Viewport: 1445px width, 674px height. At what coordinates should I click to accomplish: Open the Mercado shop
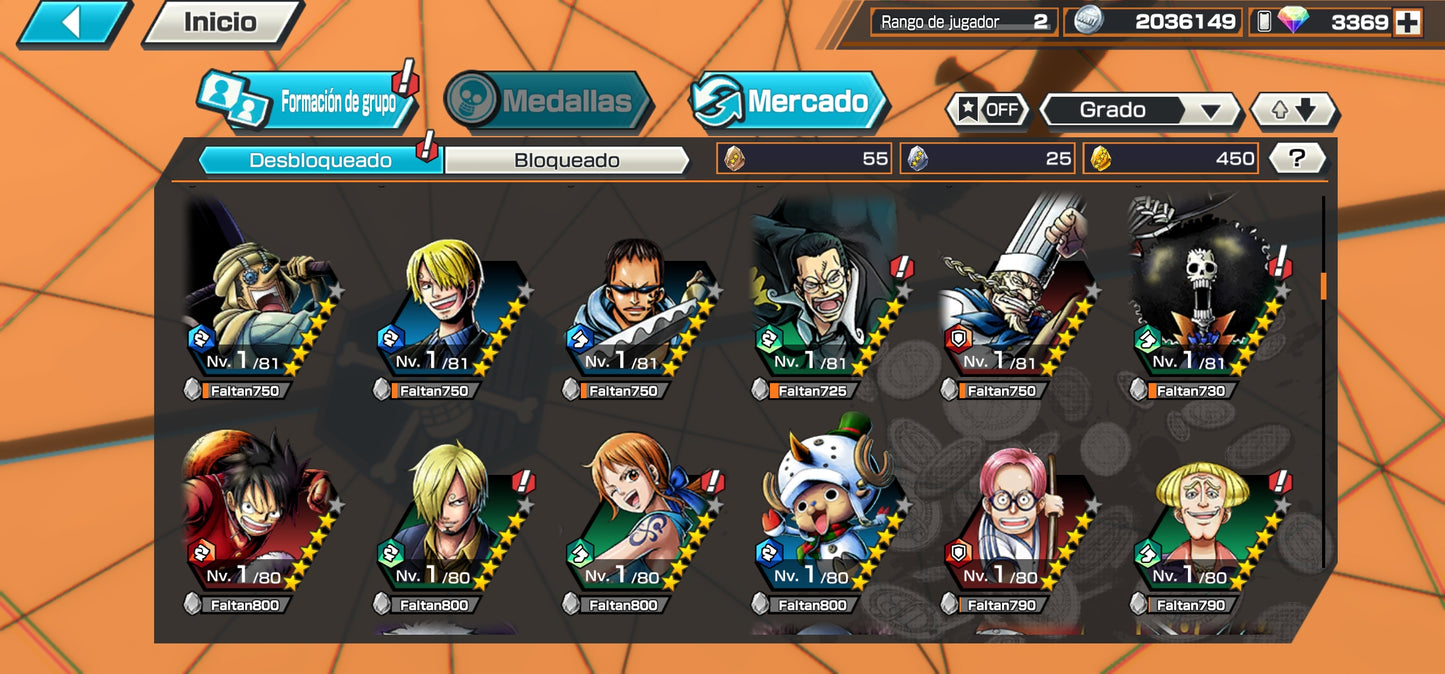click(x=790, y=101)
